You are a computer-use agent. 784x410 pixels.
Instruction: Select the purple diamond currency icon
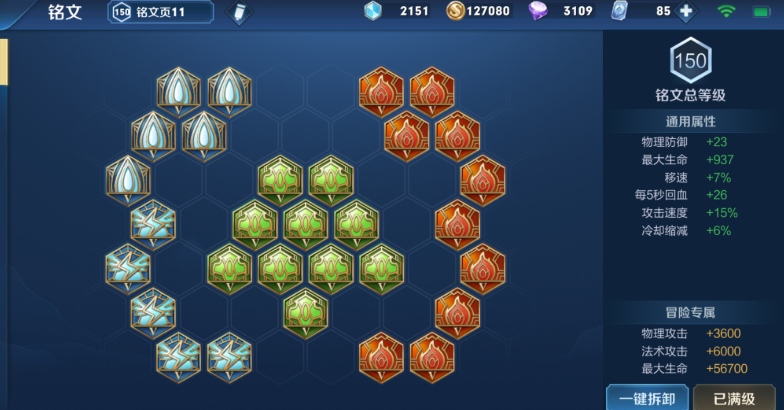538,12
